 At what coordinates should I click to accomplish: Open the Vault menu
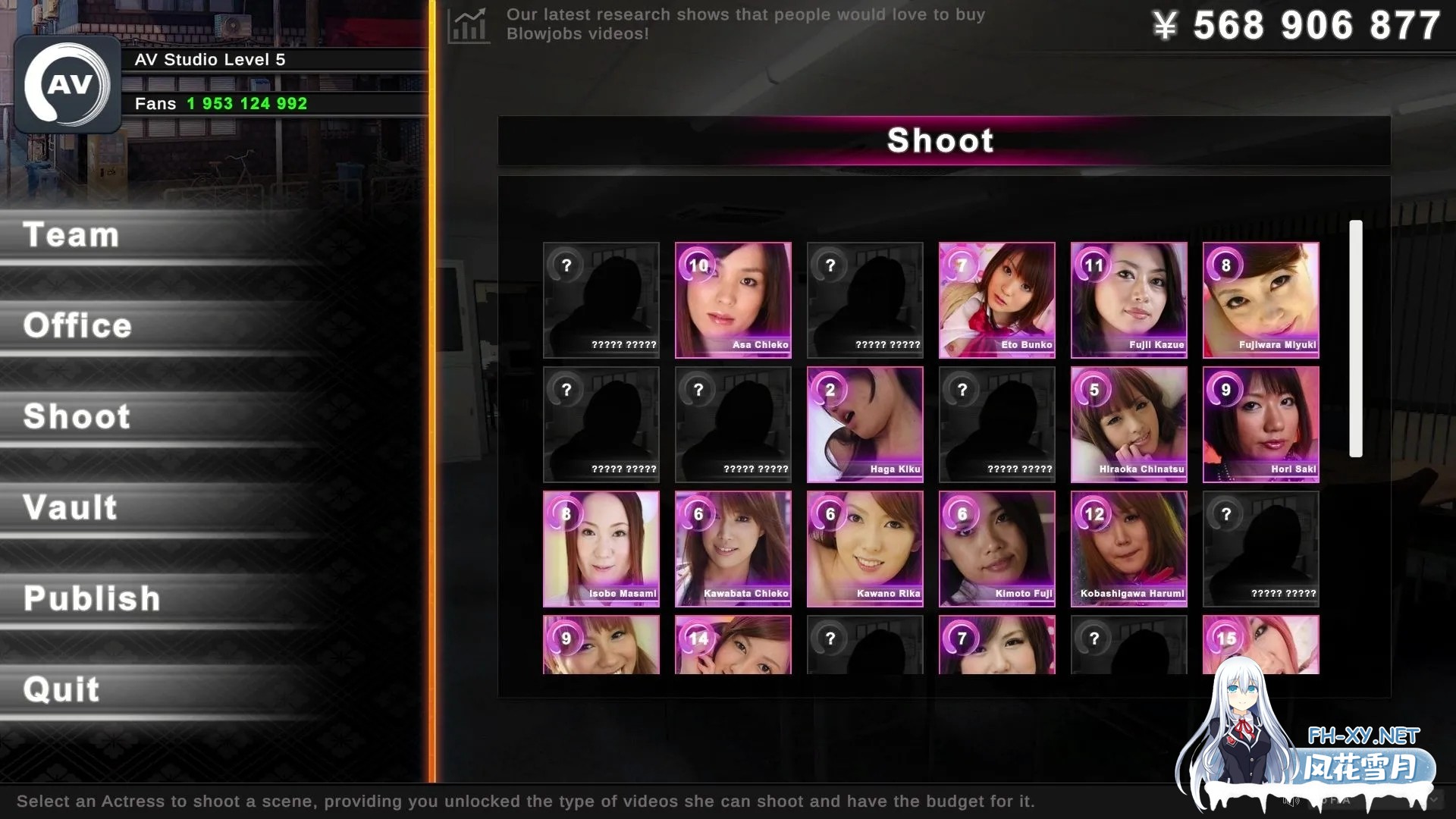pos(71,508)
